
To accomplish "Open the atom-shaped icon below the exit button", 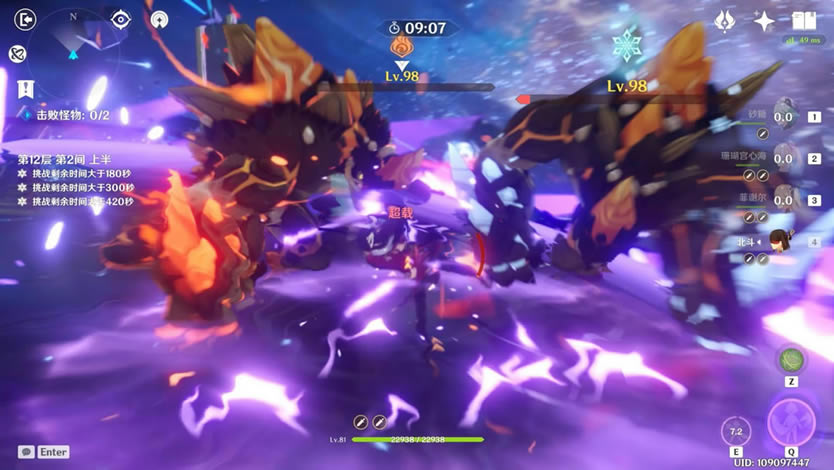I will tap(17, 53).
